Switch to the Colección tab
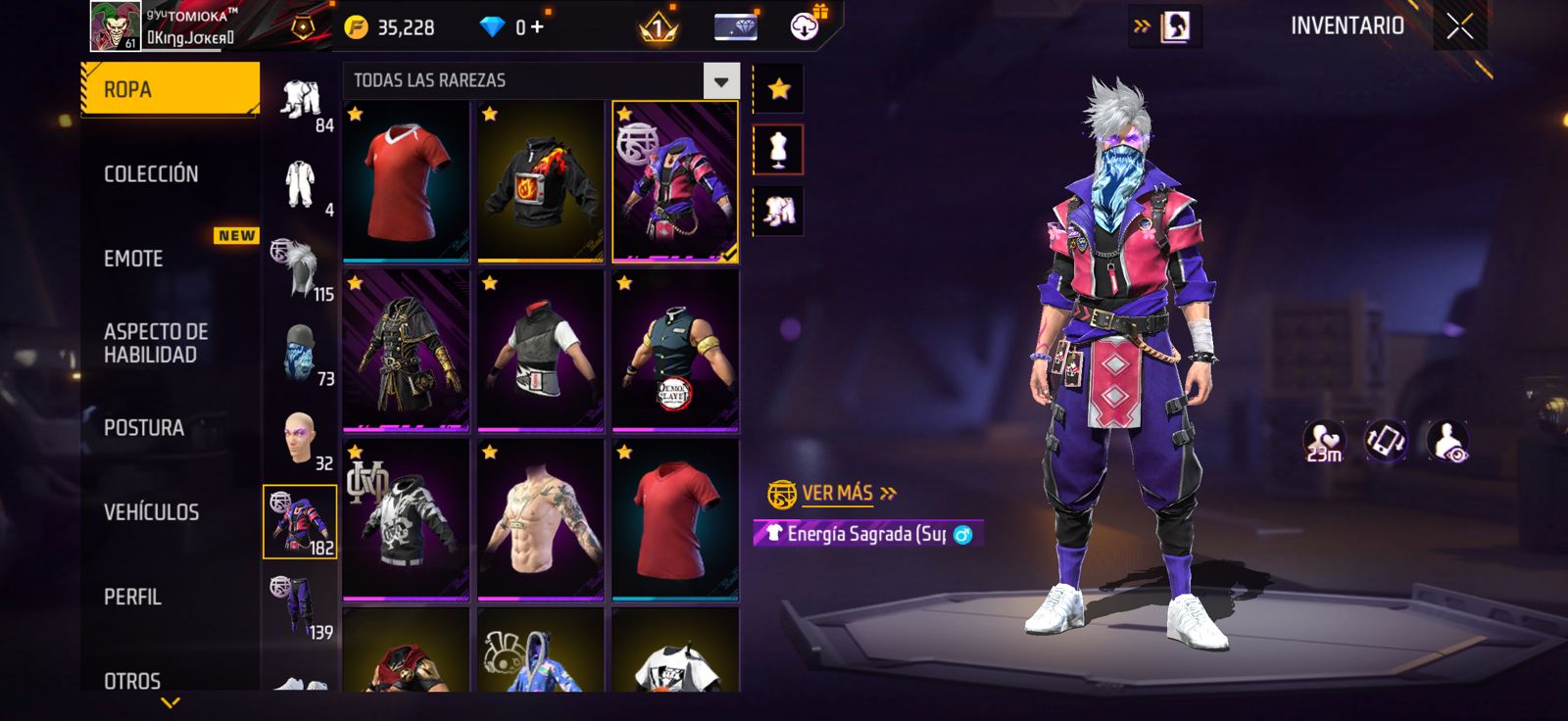The width and height of the screenshot is (1568, 721). click(x=151, y=174)
